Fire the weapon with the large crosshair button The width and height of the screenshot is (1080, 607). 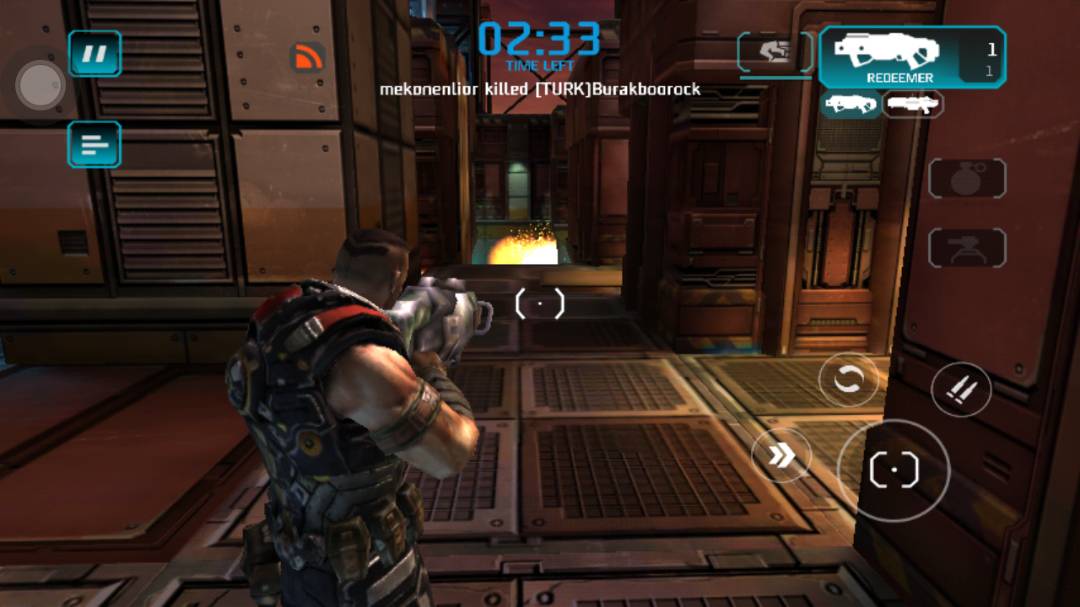(x=893, y=470)
